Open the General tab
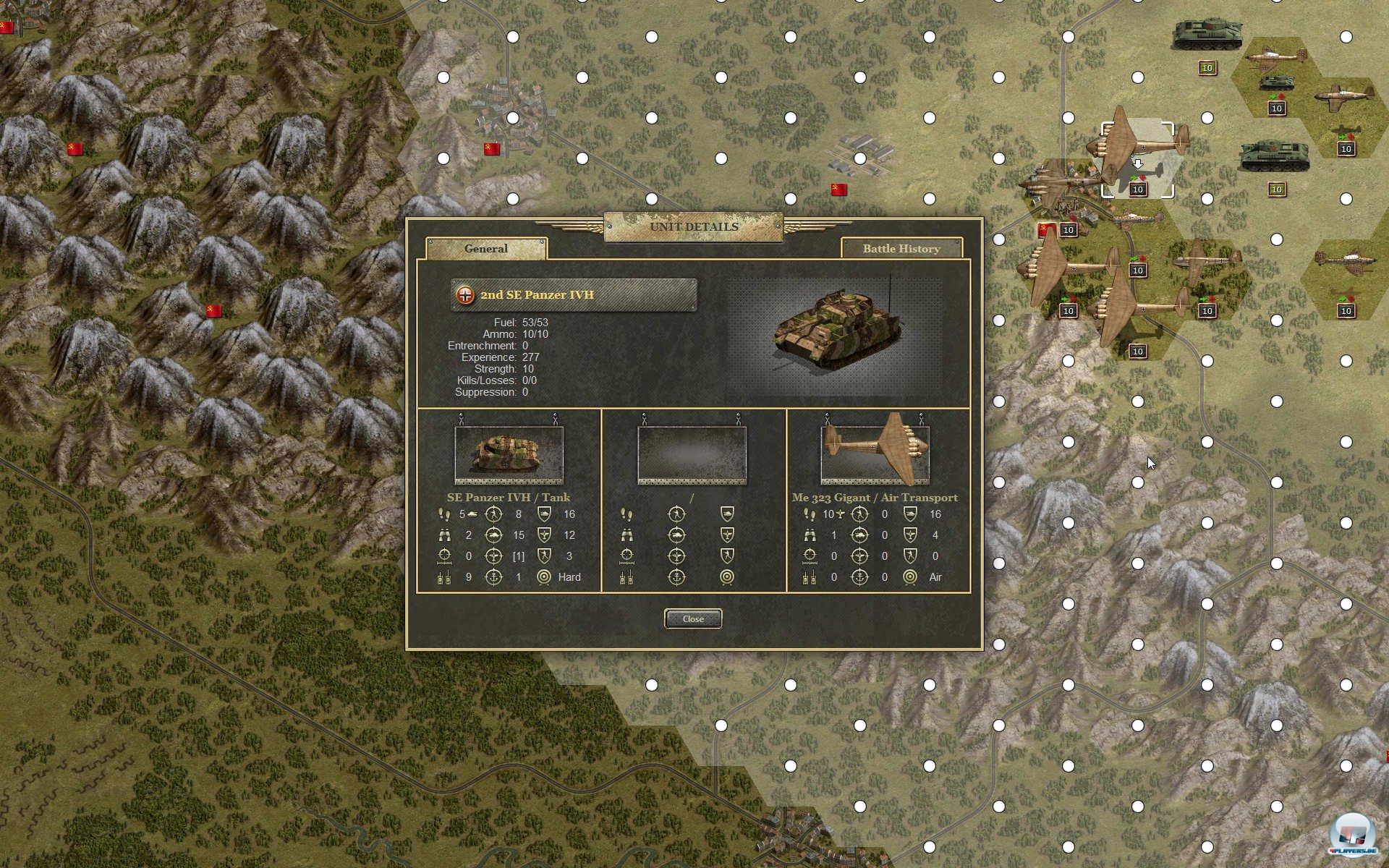 (486, 248)
